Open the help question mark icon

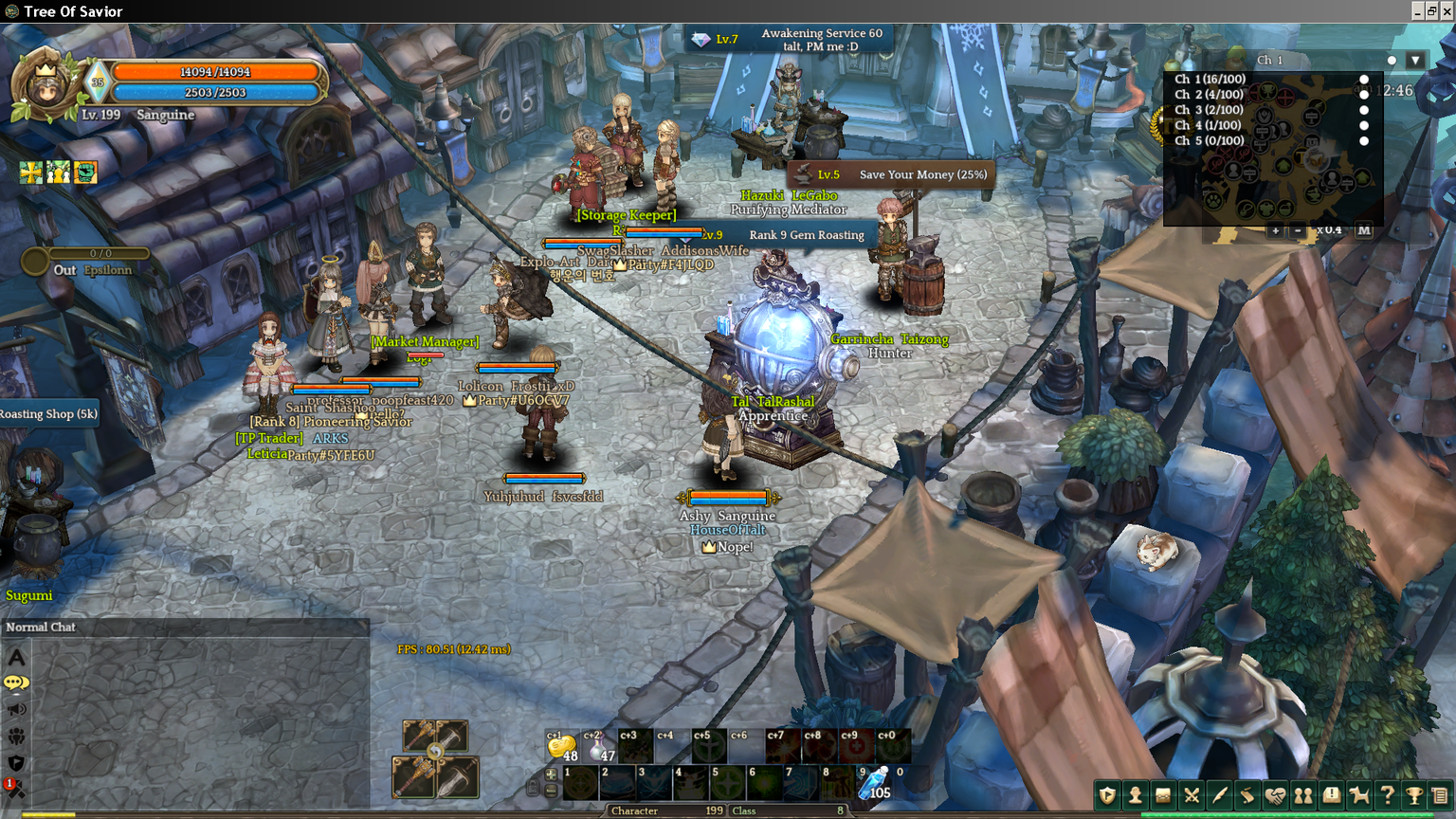click(1387, 795)
